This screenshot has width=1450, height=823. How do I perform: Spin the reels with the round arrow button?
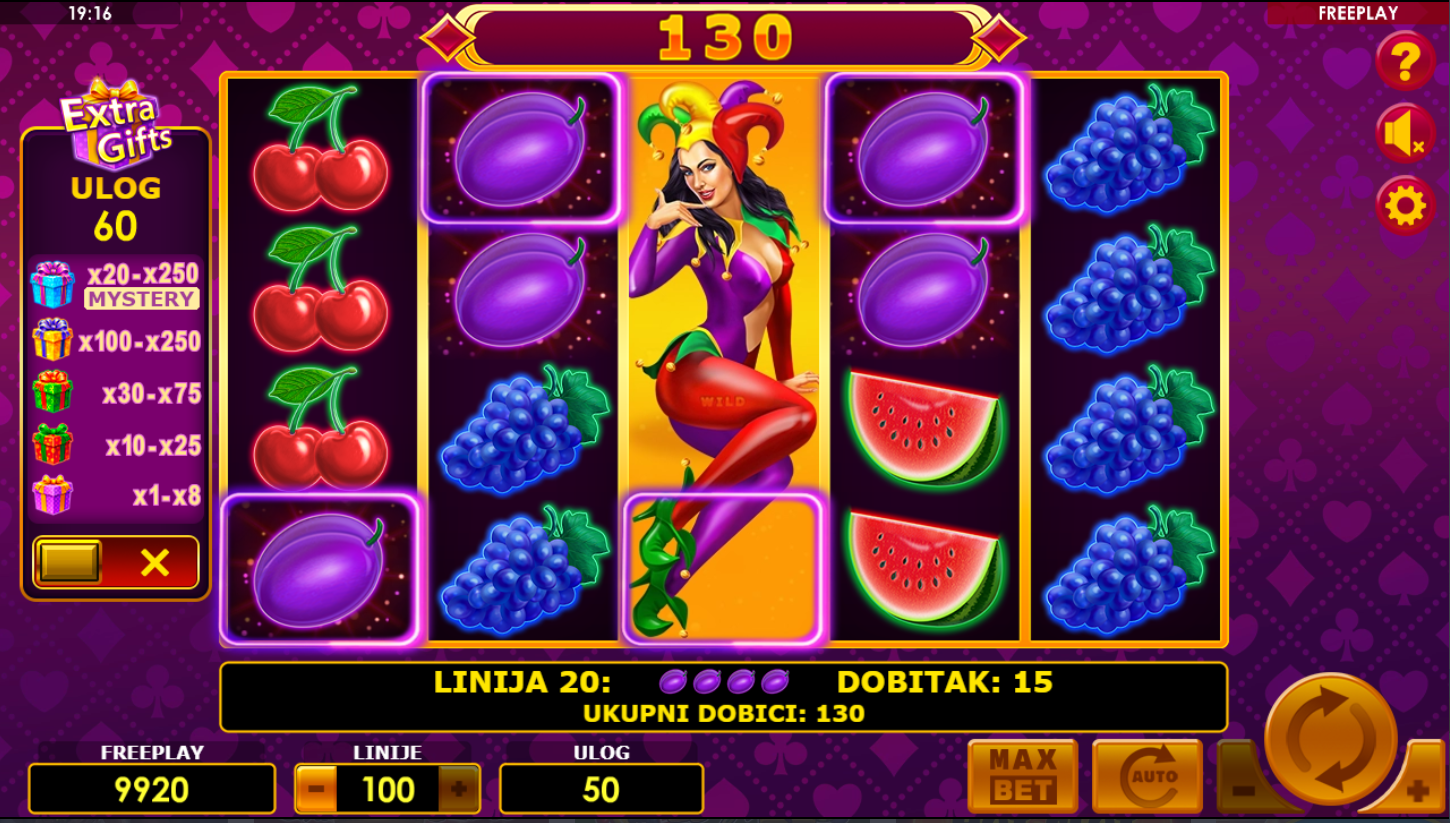pyautogui.click(x=1330, y=739)
